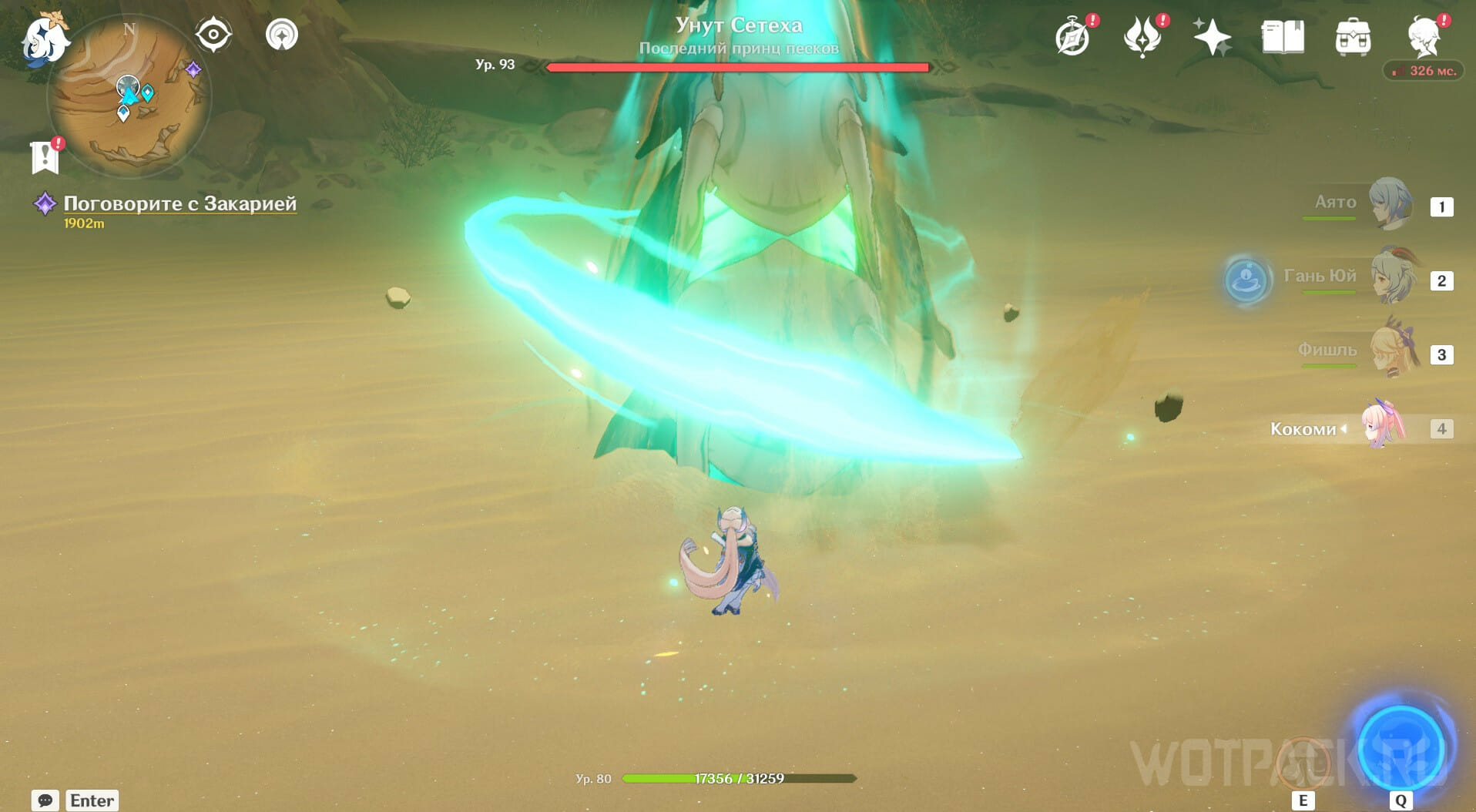Track the quest 'Поговорите с Закарией'
Image resolution: width=1476 pixels, height=812 pixels.
179,203
